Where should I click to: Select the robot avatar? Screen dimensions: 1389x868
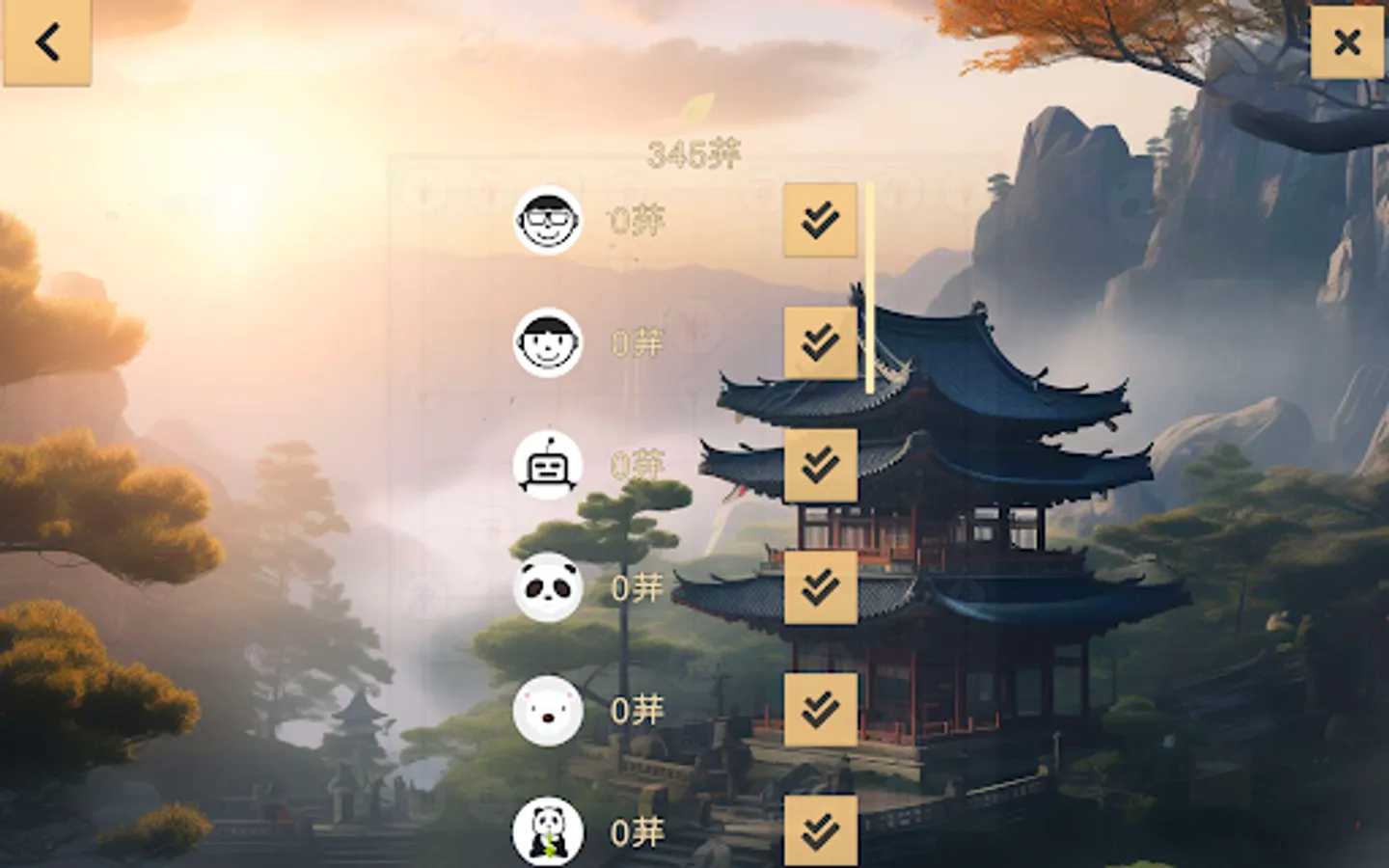tap(547, 466)
